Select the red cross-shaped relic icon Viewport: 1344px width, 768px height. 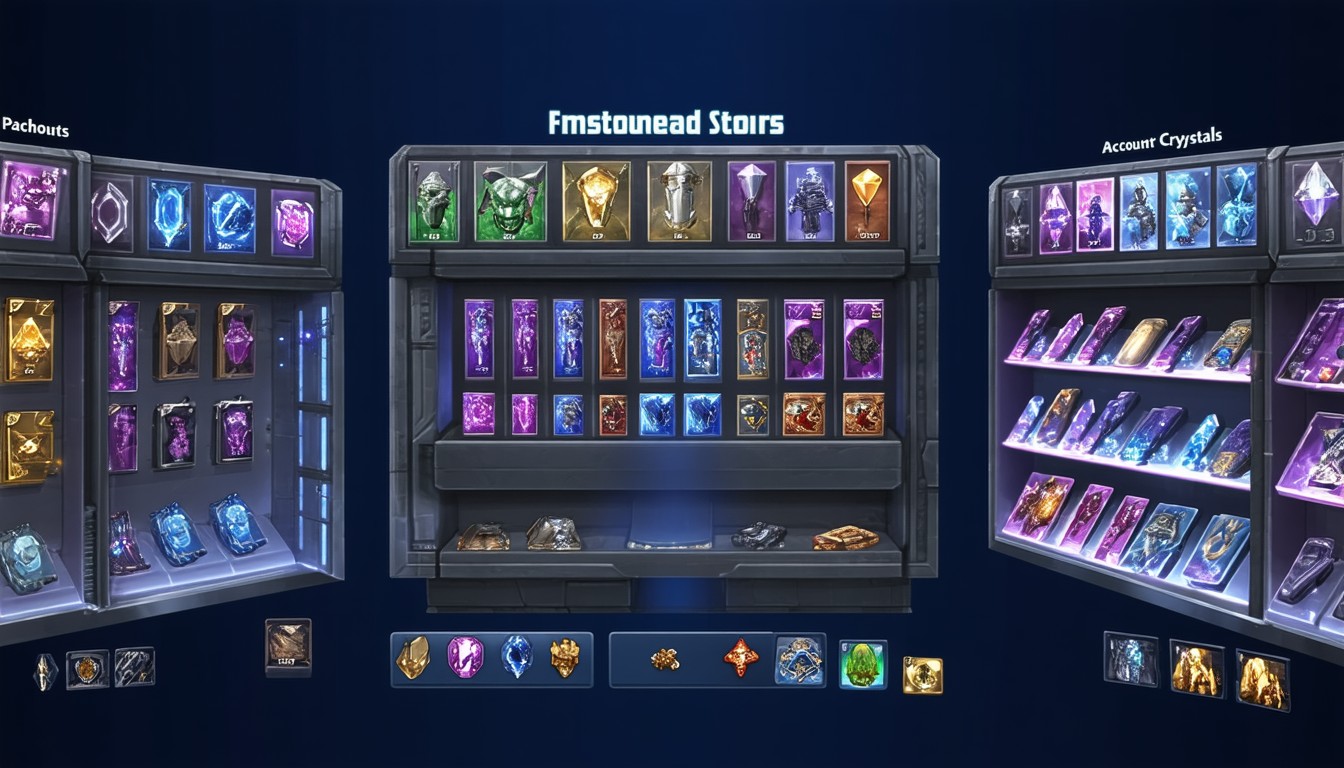pos(741,658)
